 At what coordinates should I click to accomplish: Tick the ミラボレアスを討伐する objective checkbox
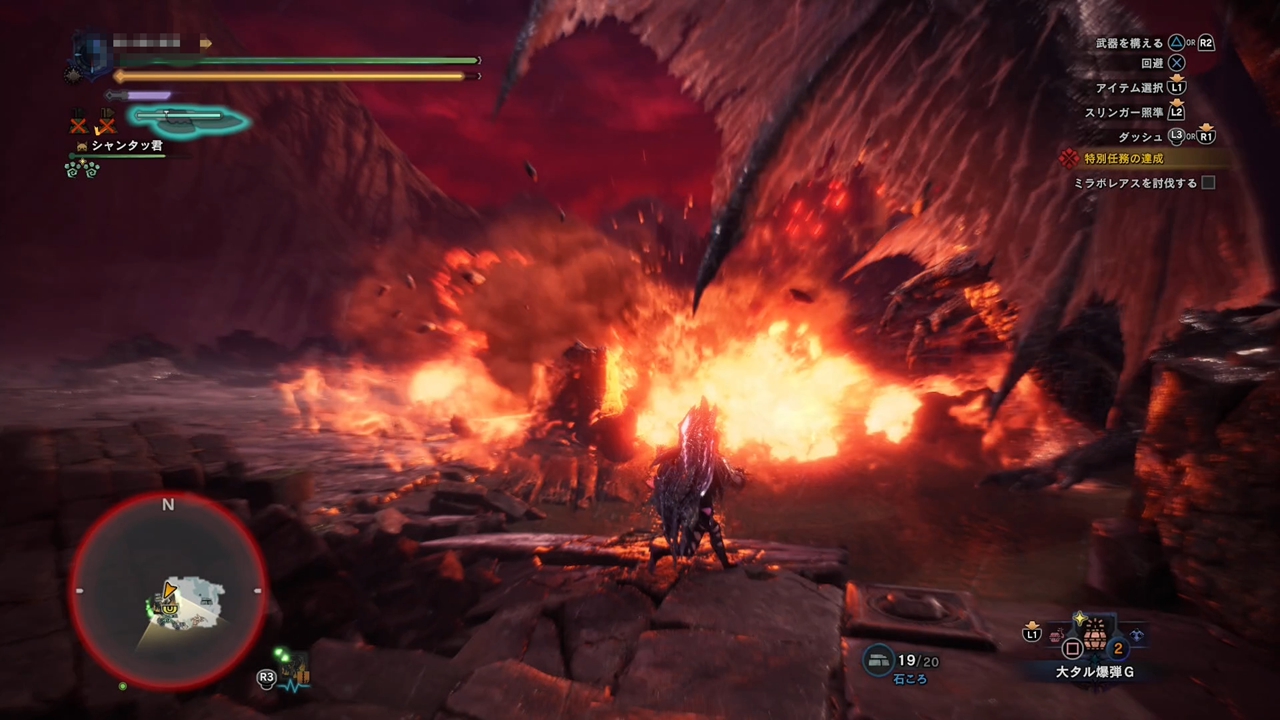[1208, 183]
